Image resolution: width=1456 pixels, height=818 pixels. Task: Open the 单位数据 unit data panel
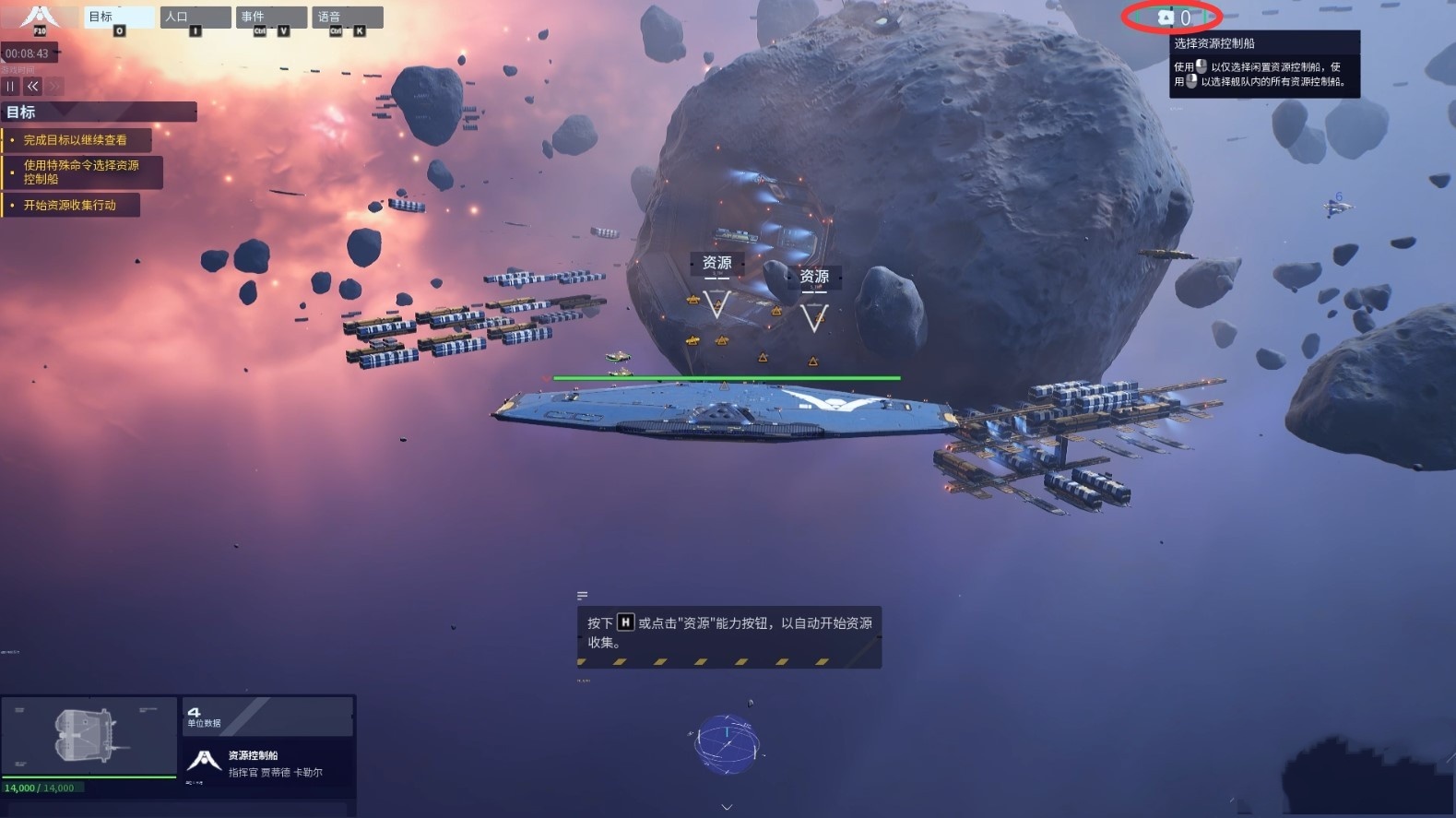(x=266, y=717)
